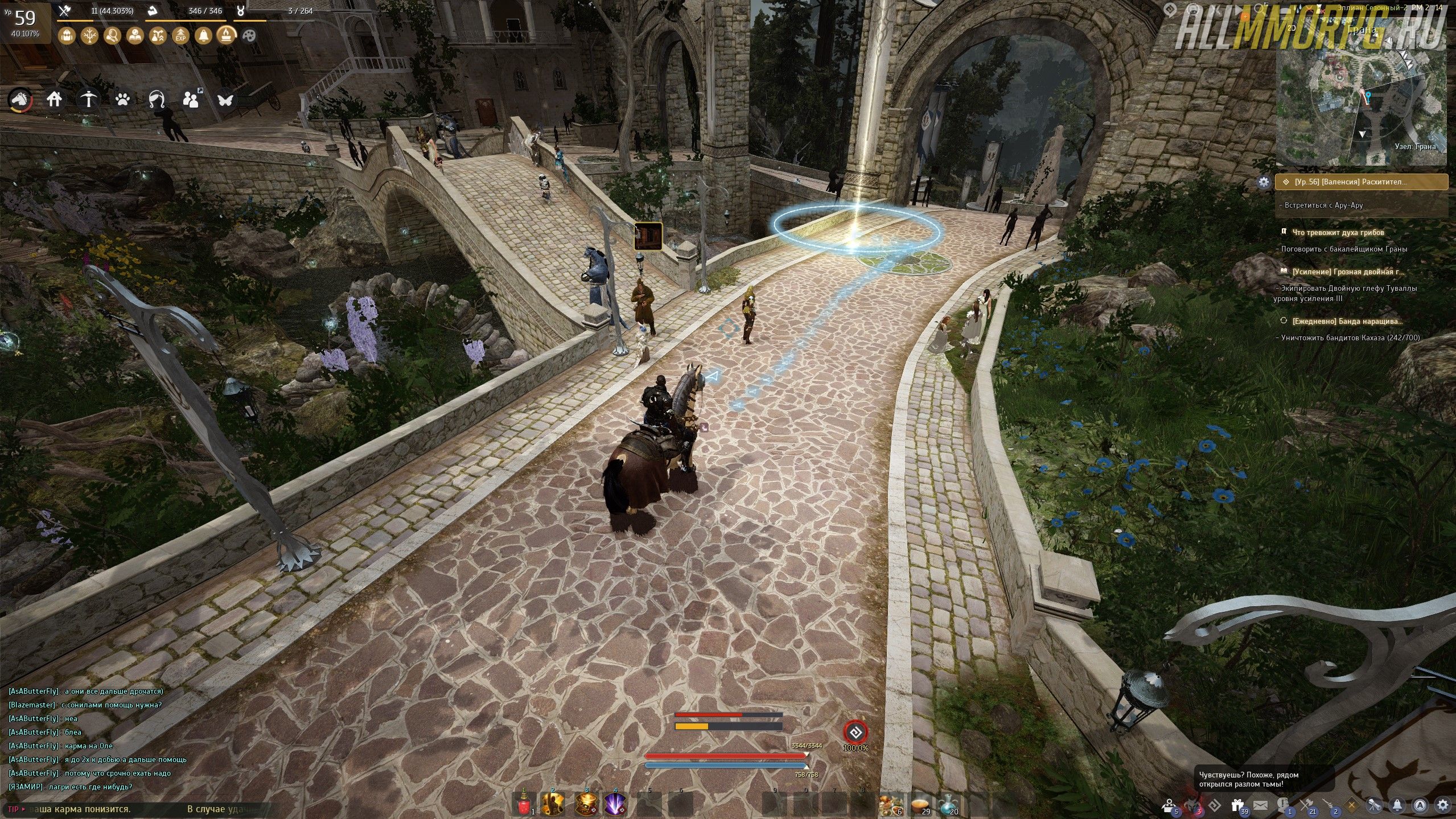1456x819 pixels.
Task: Open the color palette icon
Action: tap(249, 36)
